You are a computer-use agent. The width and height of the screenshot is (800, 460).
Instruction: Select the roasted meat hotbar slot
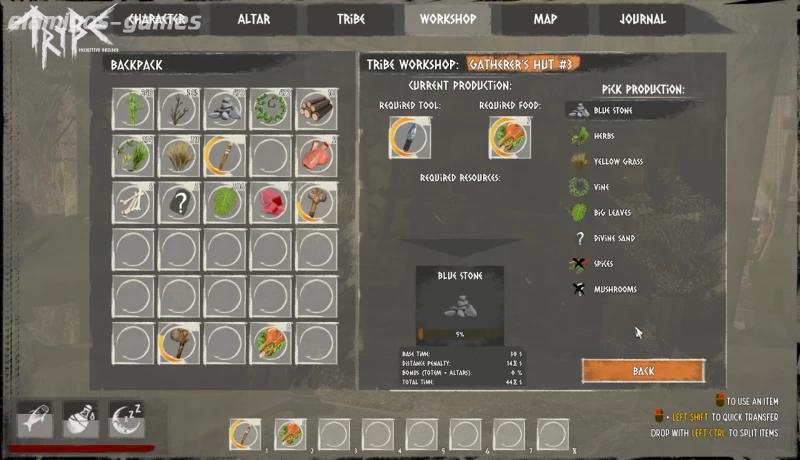point(290,433)
